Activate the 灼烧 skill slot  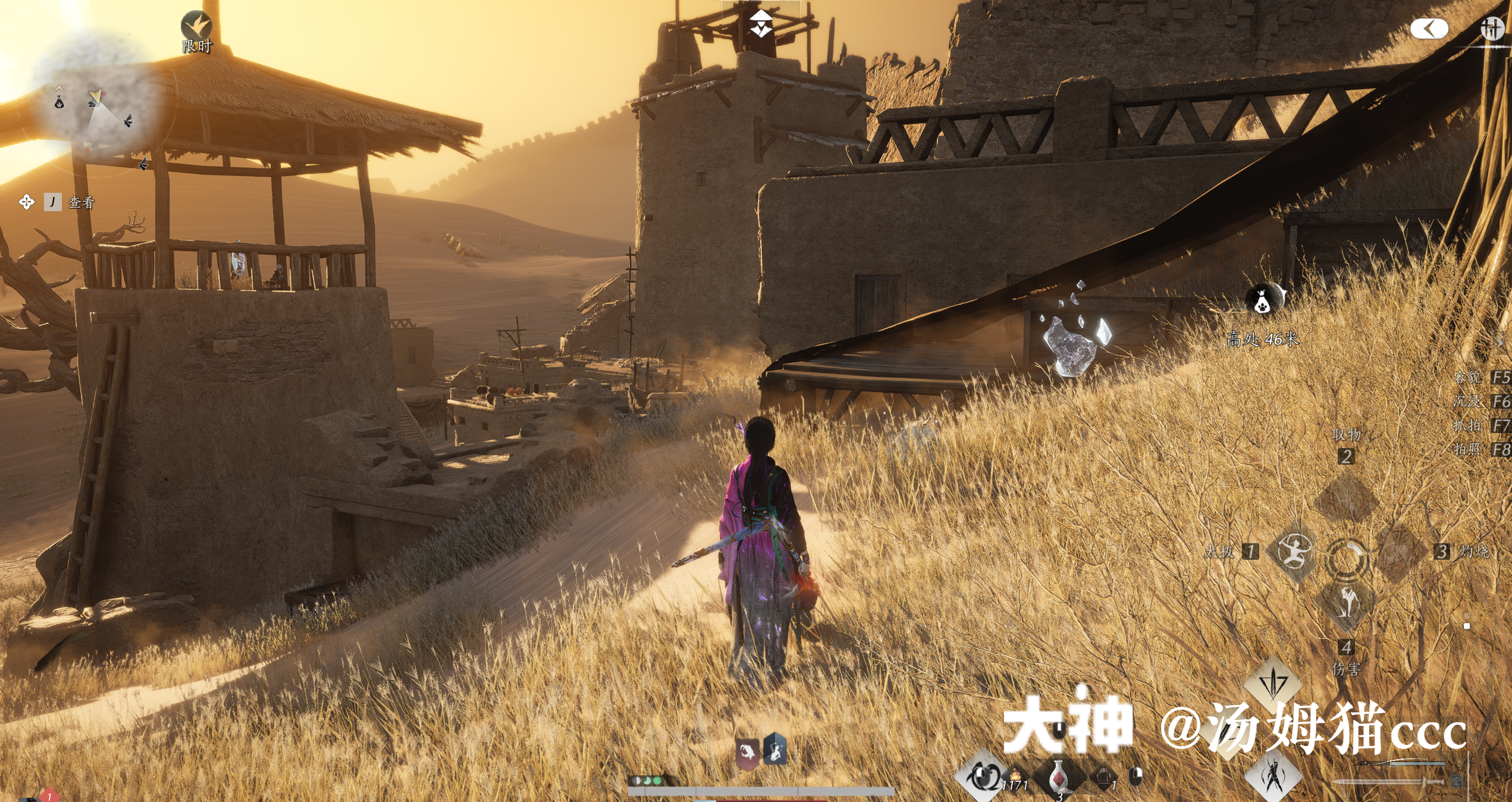[x=1399, y=552]
